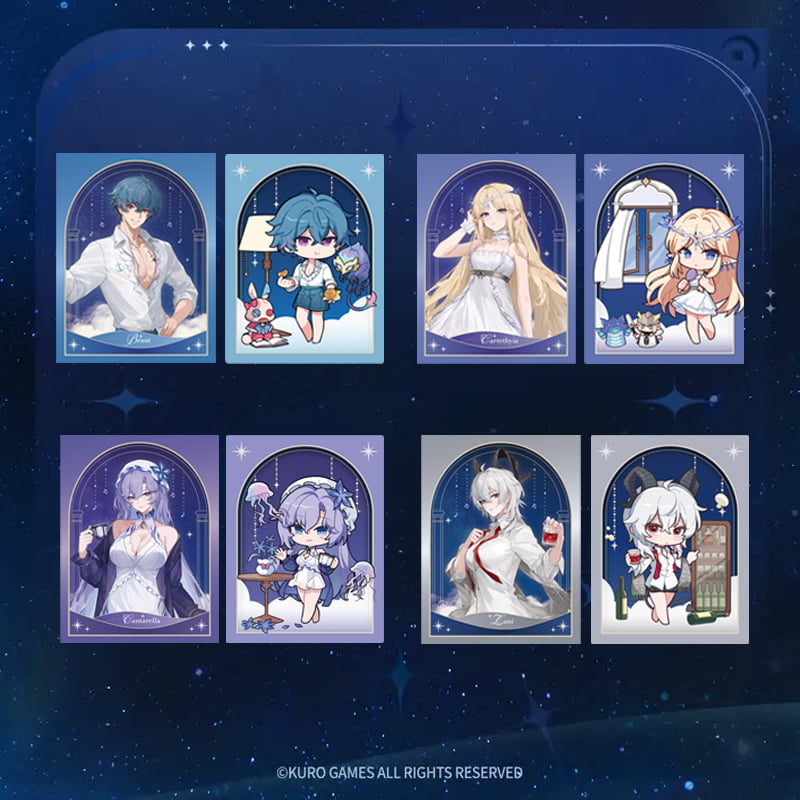Screen dimensions: 800x800
Task: Select the Cantarella portrait card
Action: (139, 538)
